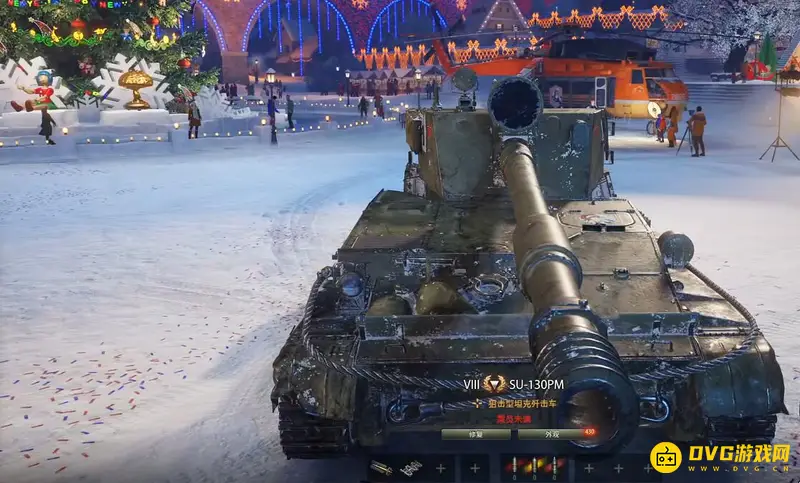The width and height of the screenshot is (800, 483).
Task: Select the tank tracks equipment slot
Action: [x=411, y=468]
